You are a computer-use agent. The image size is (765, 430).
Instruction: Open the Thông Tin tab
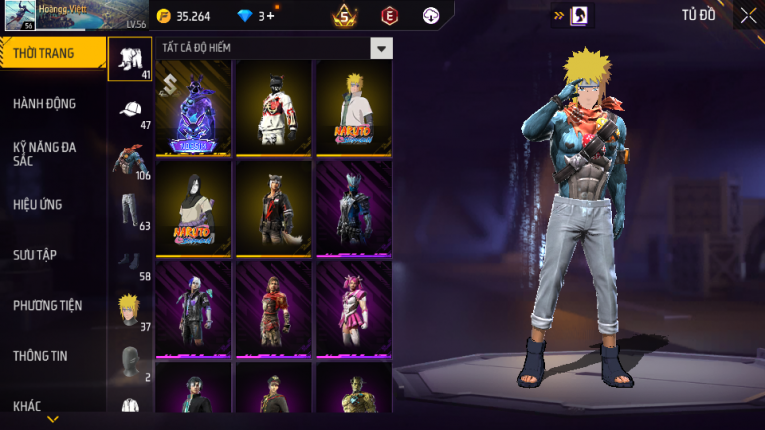point(40,355)
